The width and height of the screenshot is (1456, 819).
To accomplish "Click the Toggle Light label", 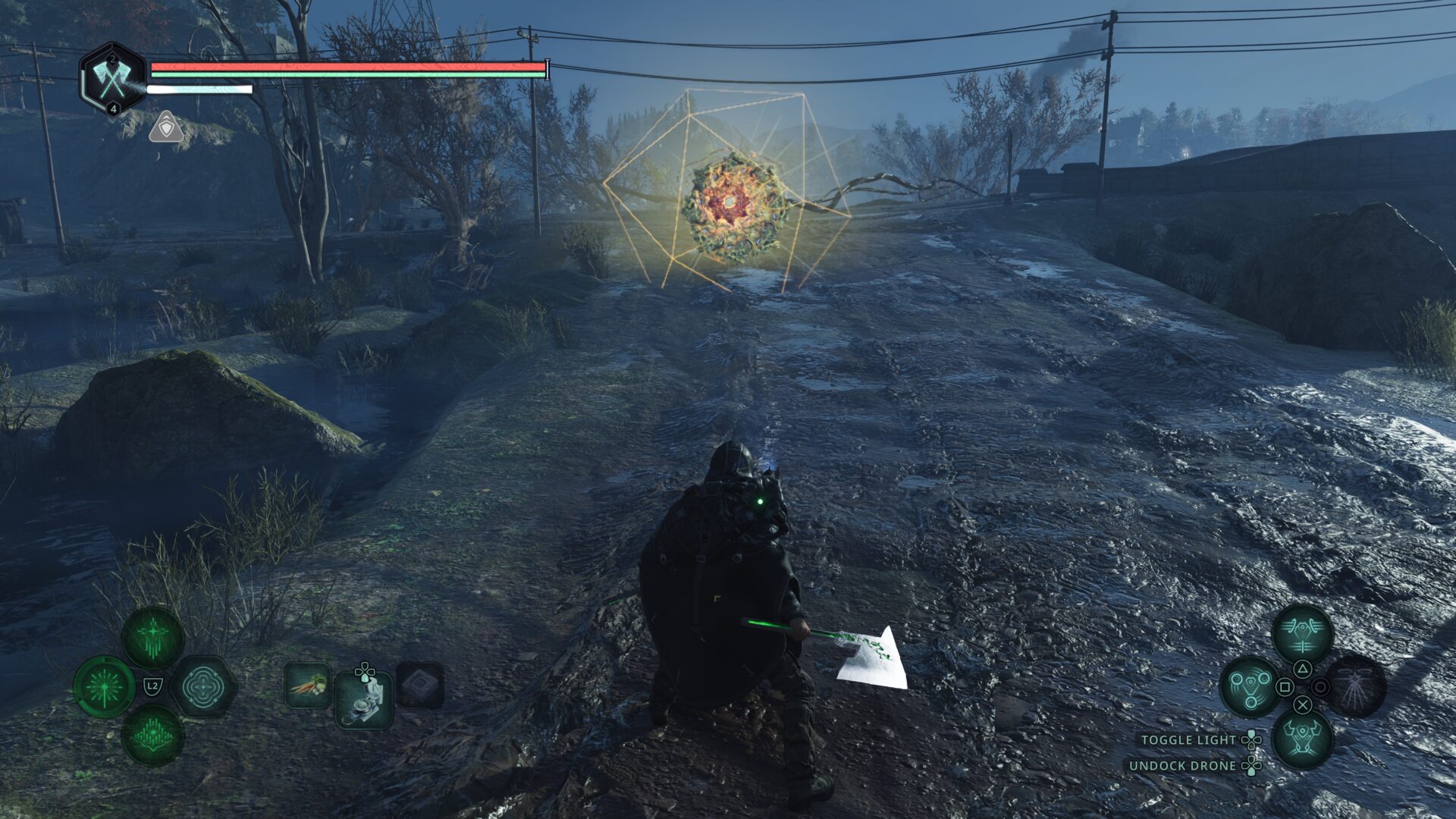I will (1188, 739).
